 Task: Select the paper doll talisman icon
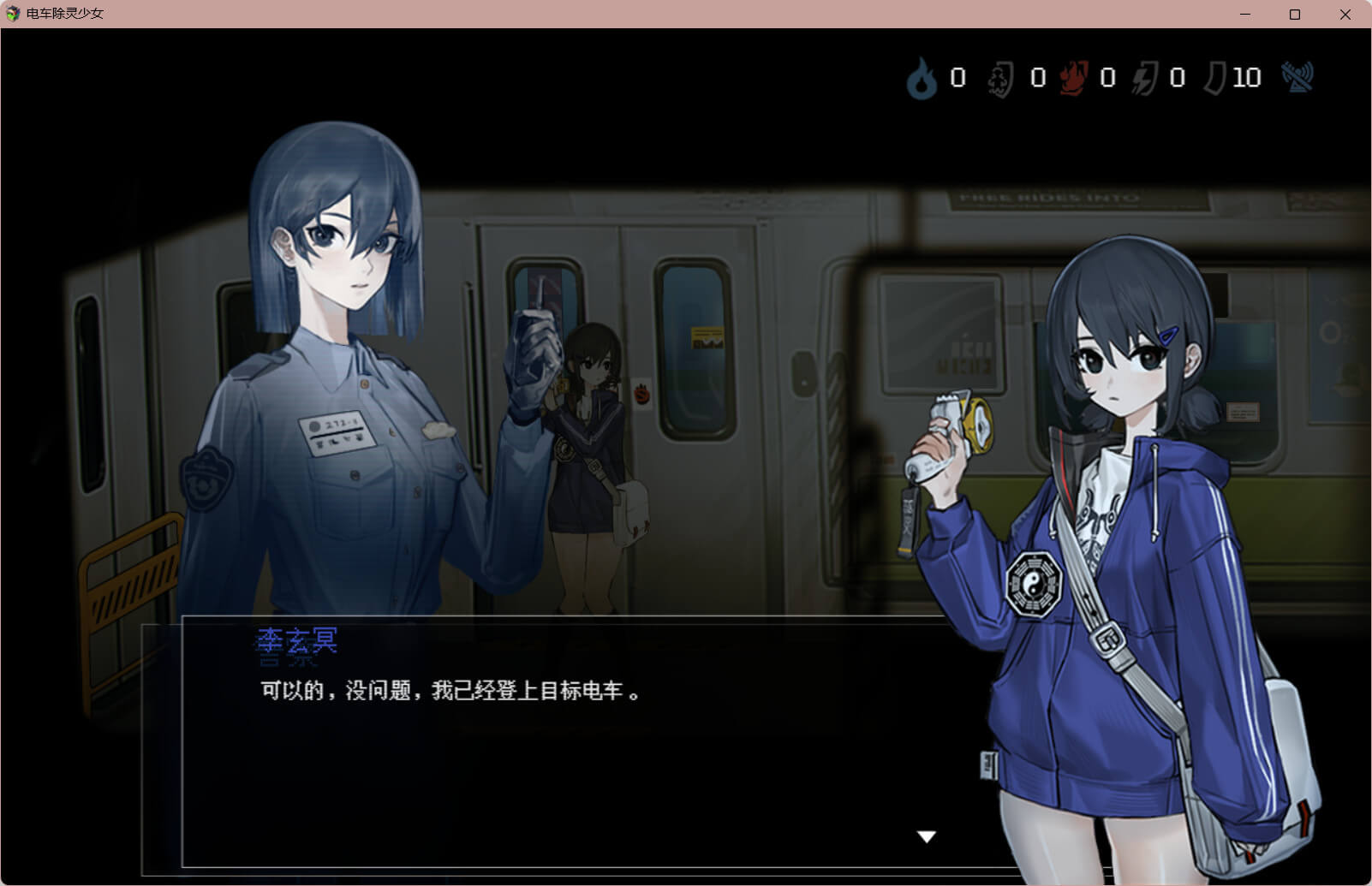[x=1000, y=80]
